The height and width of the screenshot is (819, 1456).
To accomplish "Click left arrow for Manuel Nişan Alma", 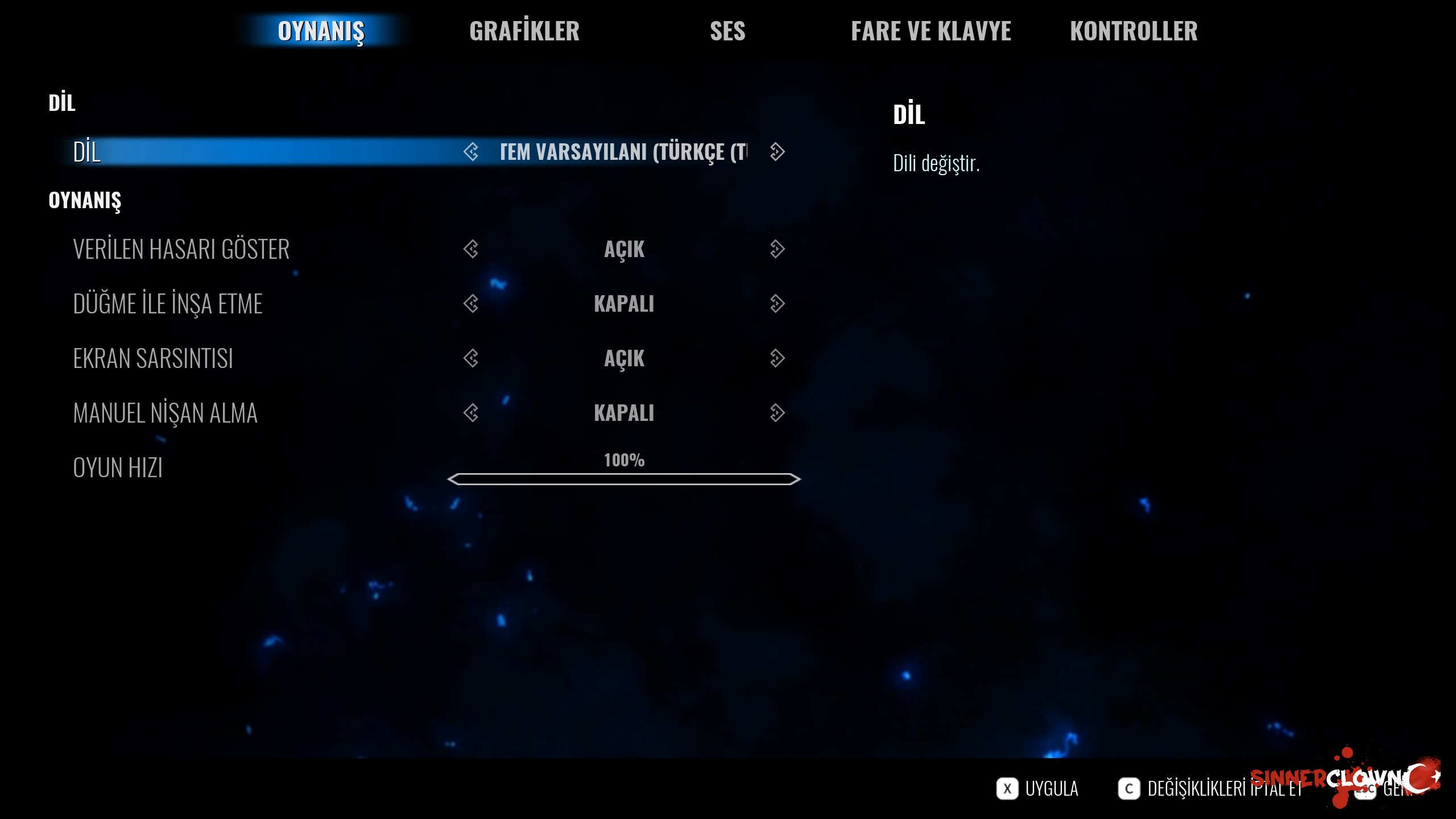I will 471,413.
